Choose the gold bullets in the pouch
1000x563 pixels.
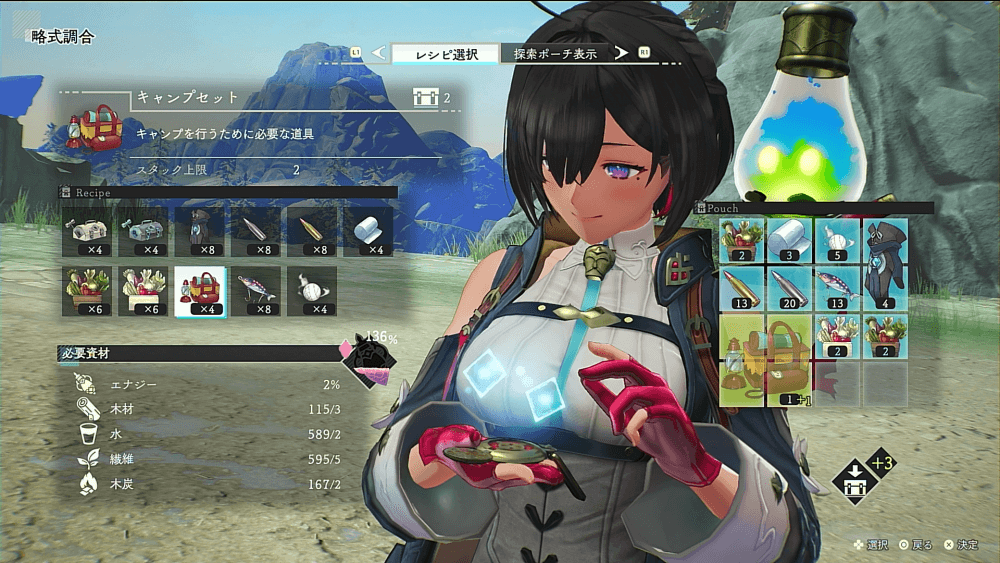[x=742, y=288]
